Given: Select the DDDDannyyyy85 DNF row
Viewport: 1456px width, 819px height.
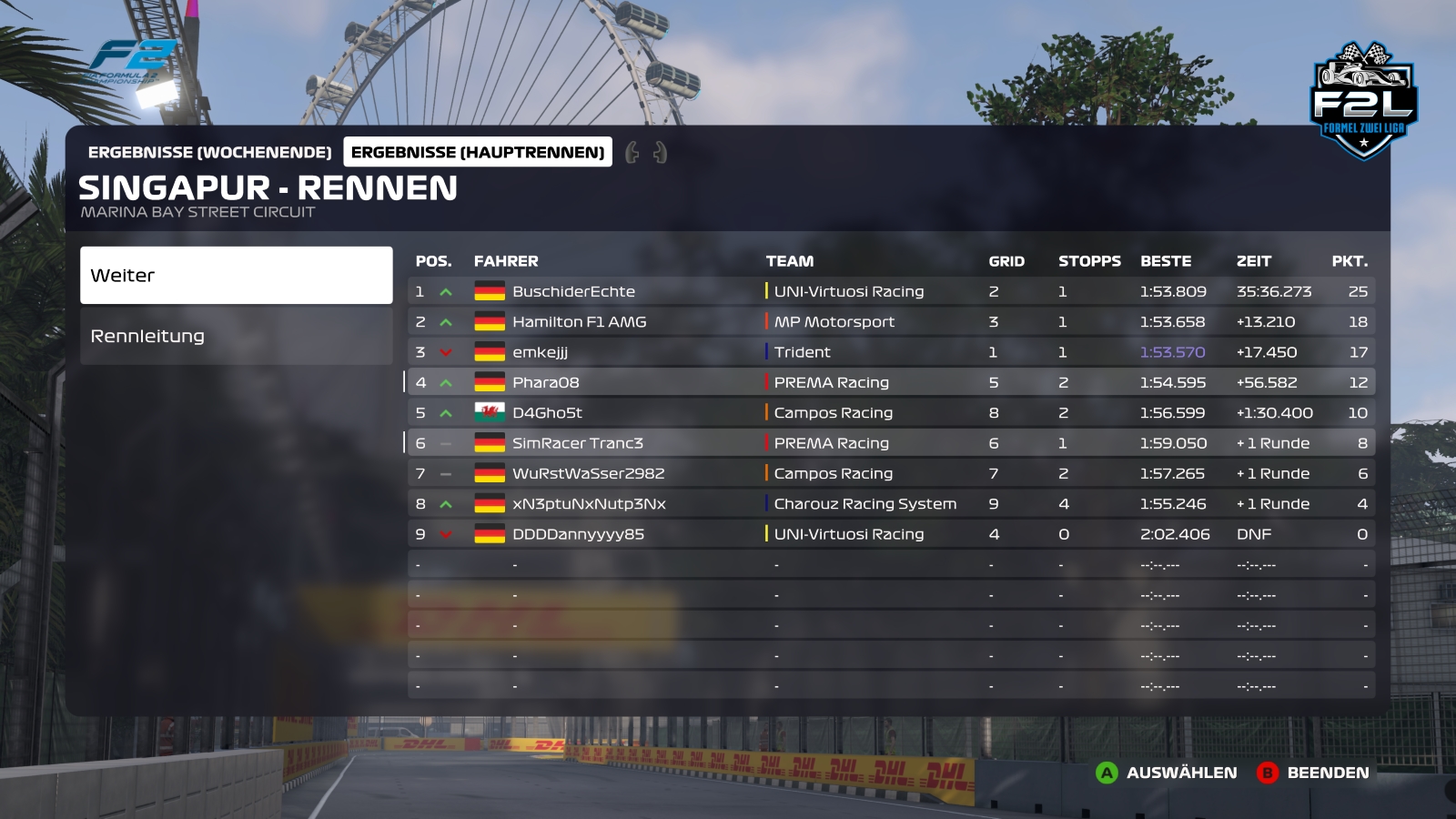Looking at the screenshot, I should pos(890,534).
